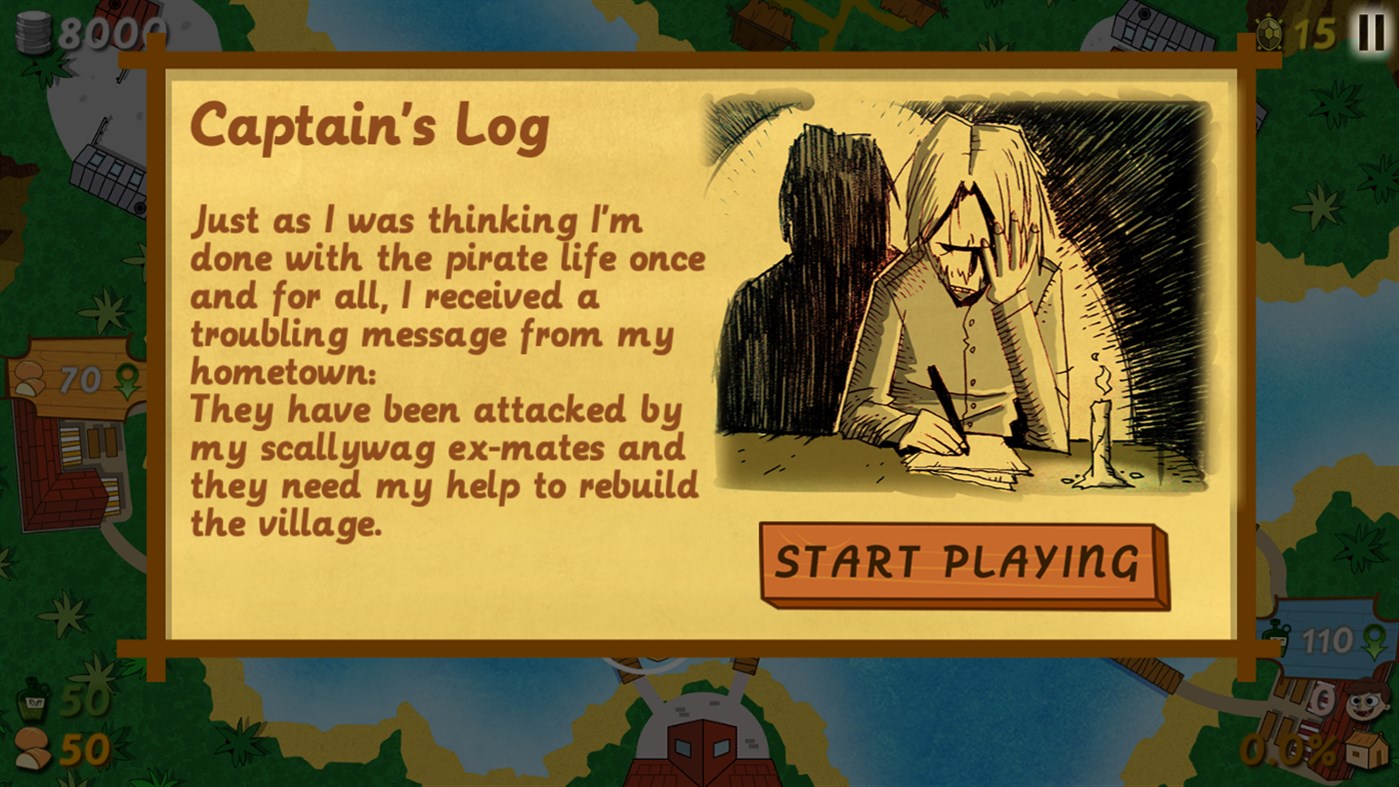Image resolution: width=1399 pixels, height=787 pixels.
Task: Click the 0.0% completion indicator
Action: [x=1285, y=749]
